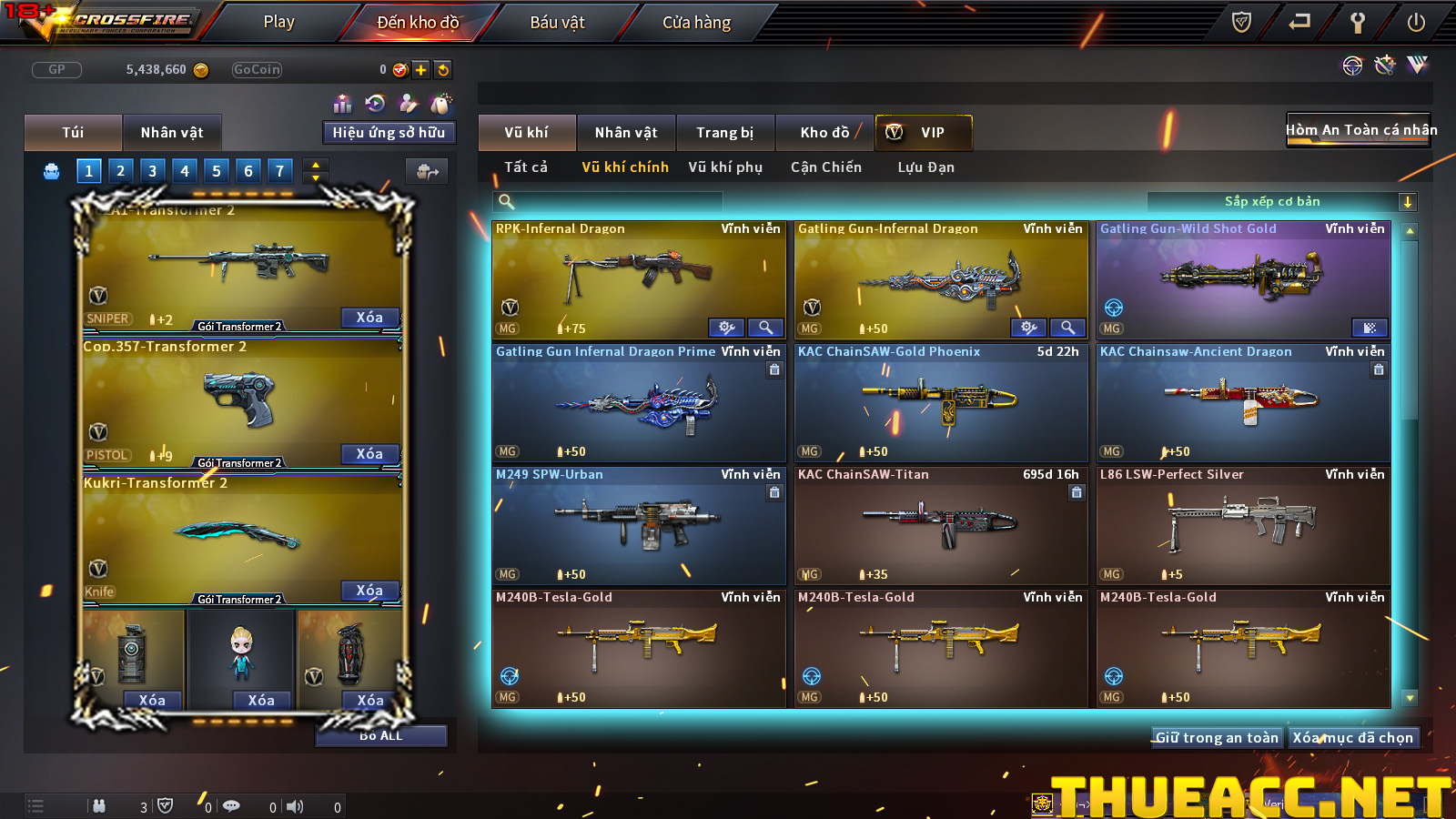1456x819 pixels.
Task: Switch to the Nhân vật bag tab
Action: (x=172, y=133)
